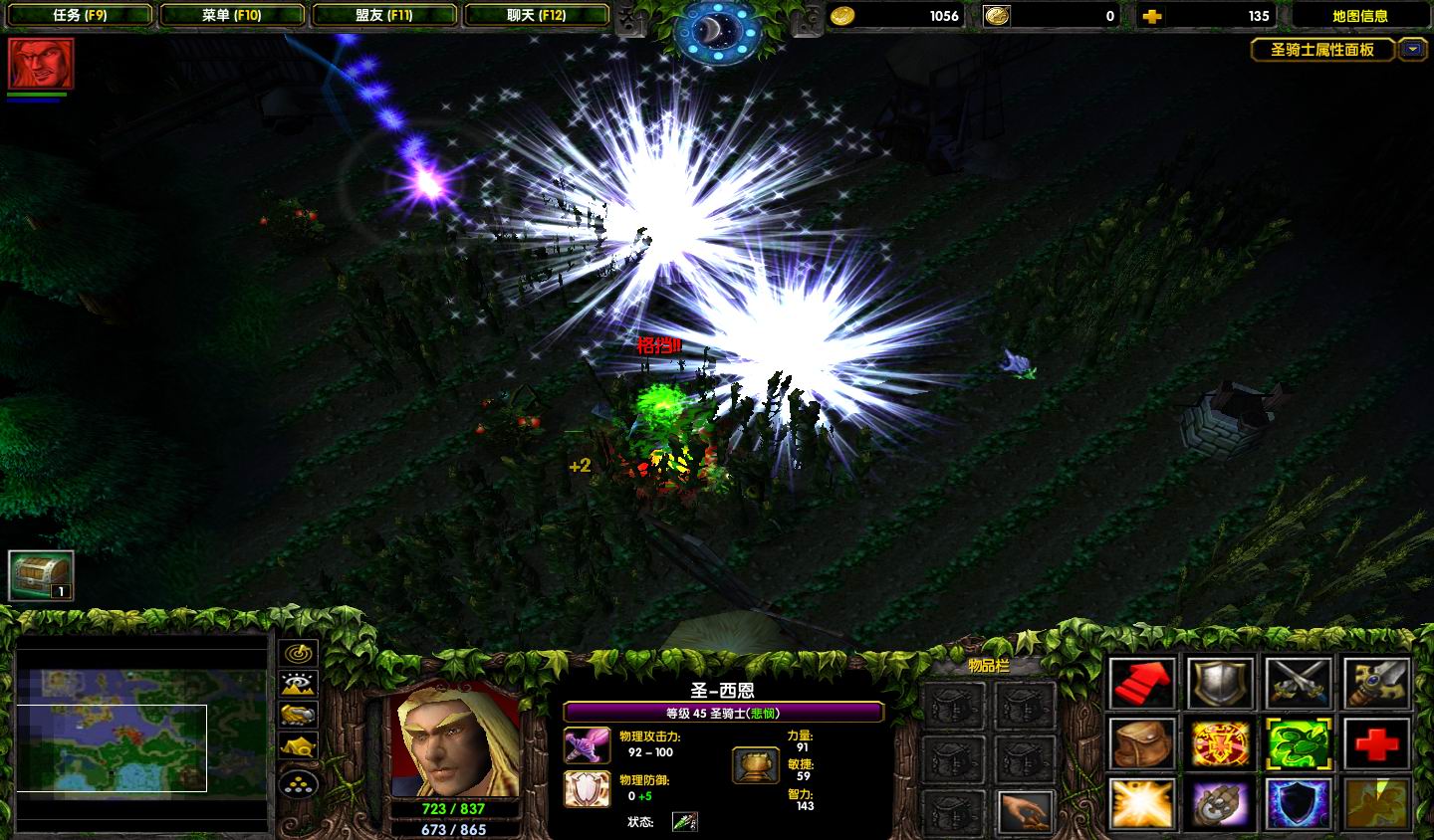Toggle the terrain reveal eye icon beside minimap
This screenshot has width=1434, height=840.
click(x=297, y=684)
